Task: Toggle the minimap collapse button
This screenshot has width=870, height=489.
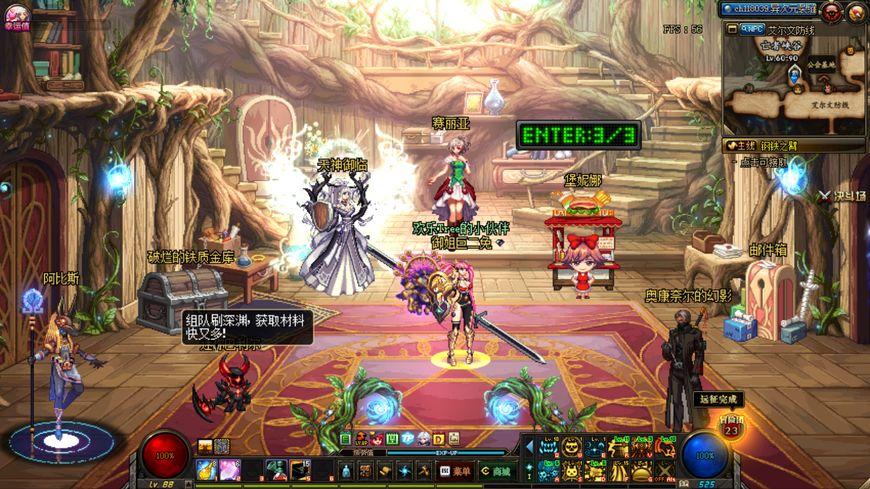Action: tap(730, 29)
